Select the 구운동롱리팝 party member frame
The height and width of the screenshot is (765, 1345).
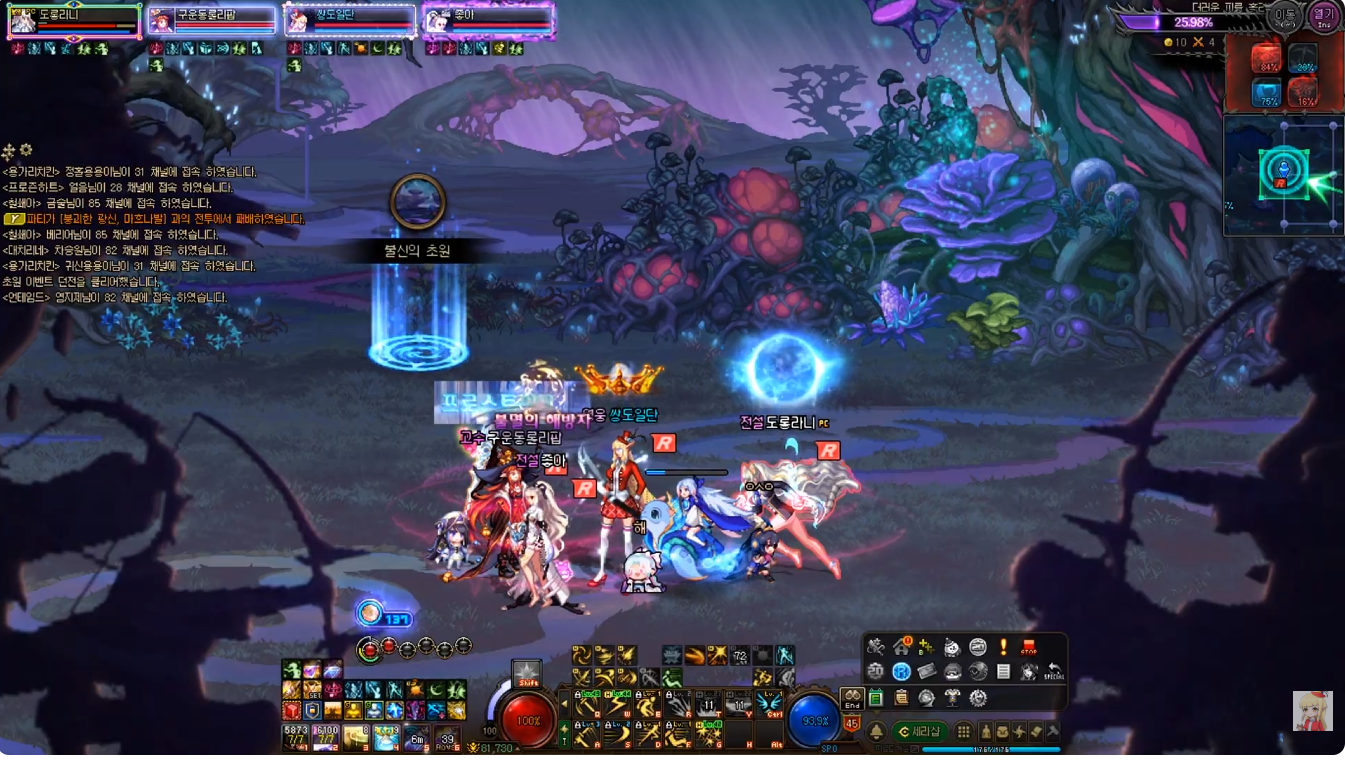(211, 20)
